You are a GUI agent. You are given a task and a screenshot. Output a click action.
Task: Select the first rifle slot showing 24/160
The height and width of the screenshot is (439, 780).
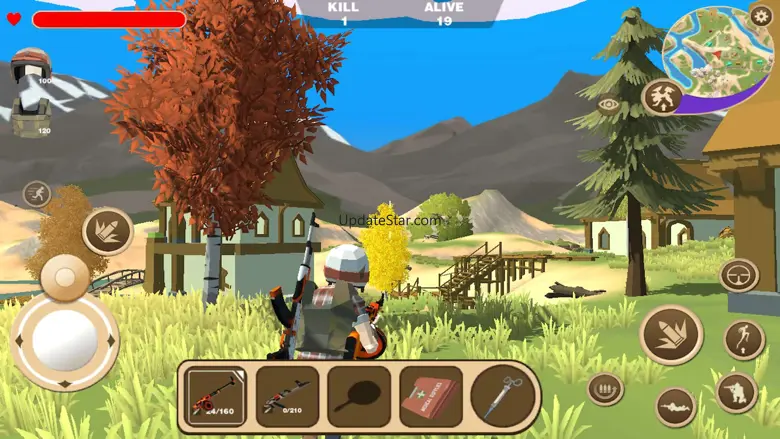coord(216,397)
